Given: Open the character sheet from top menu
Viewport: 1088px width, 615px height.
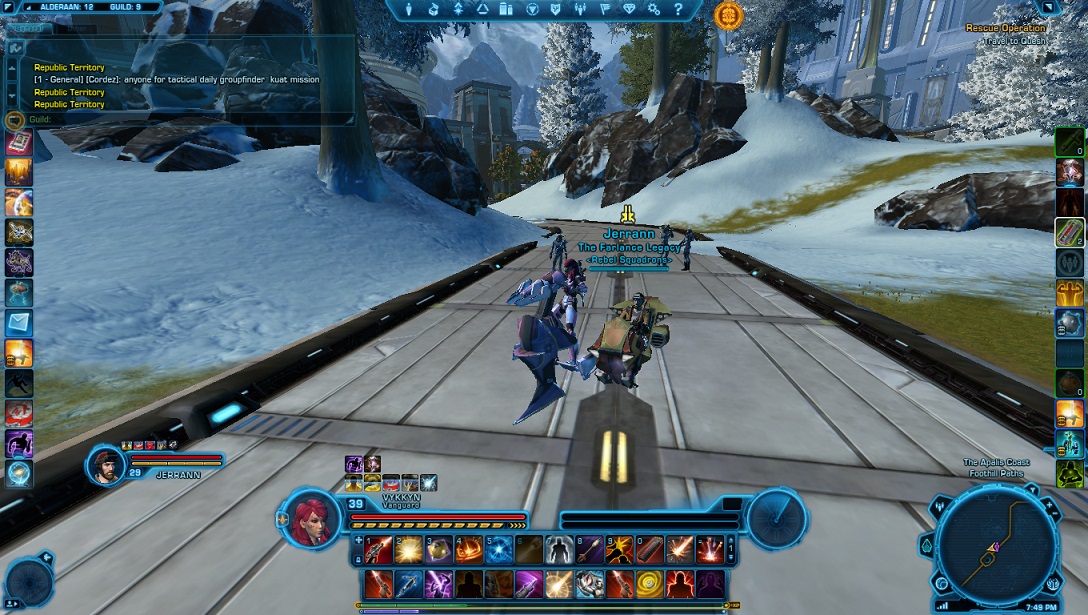Looking at the screenshot, I should [409, 9].
